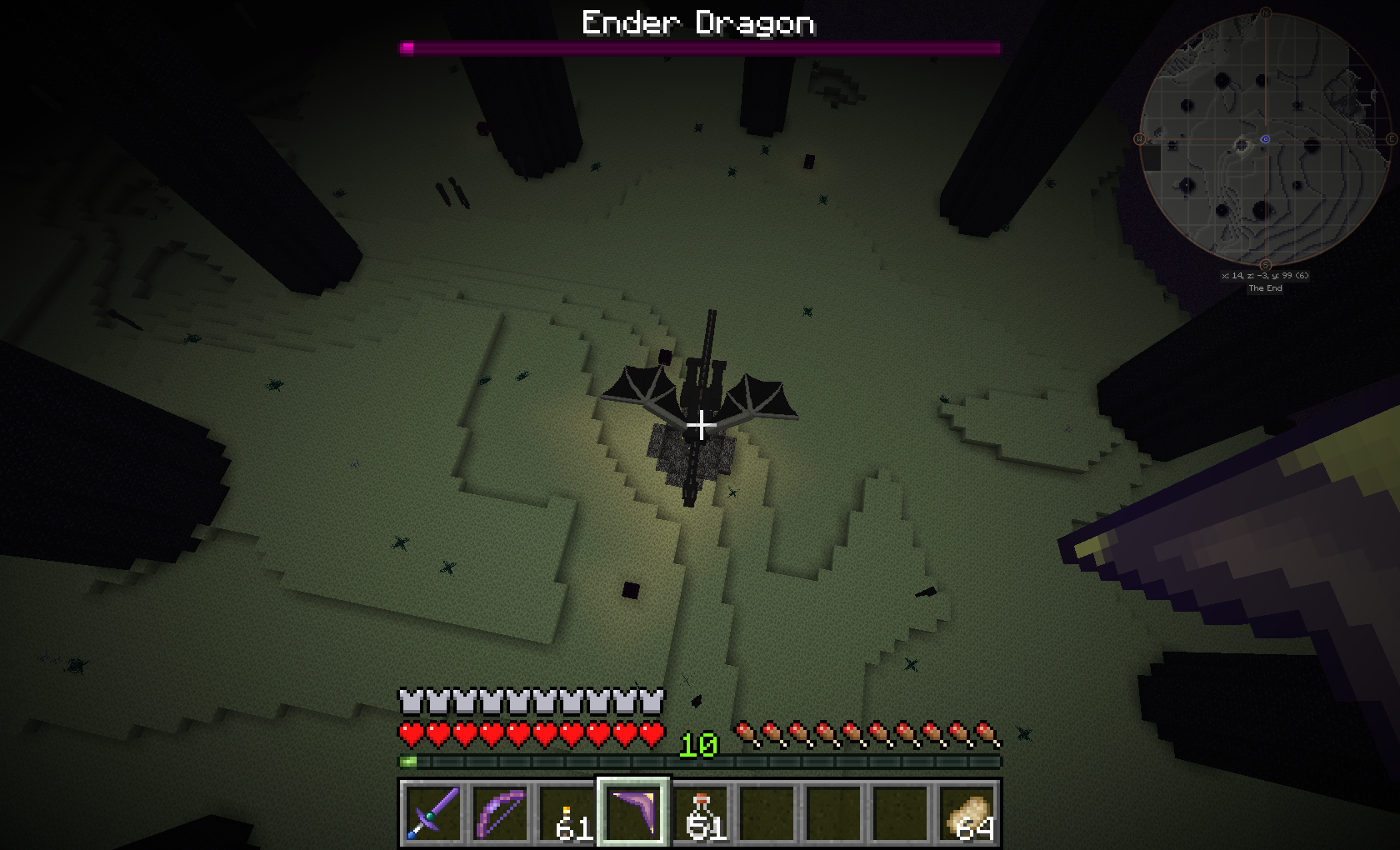
Task: Click the circular minimap
Action: 1265,140
